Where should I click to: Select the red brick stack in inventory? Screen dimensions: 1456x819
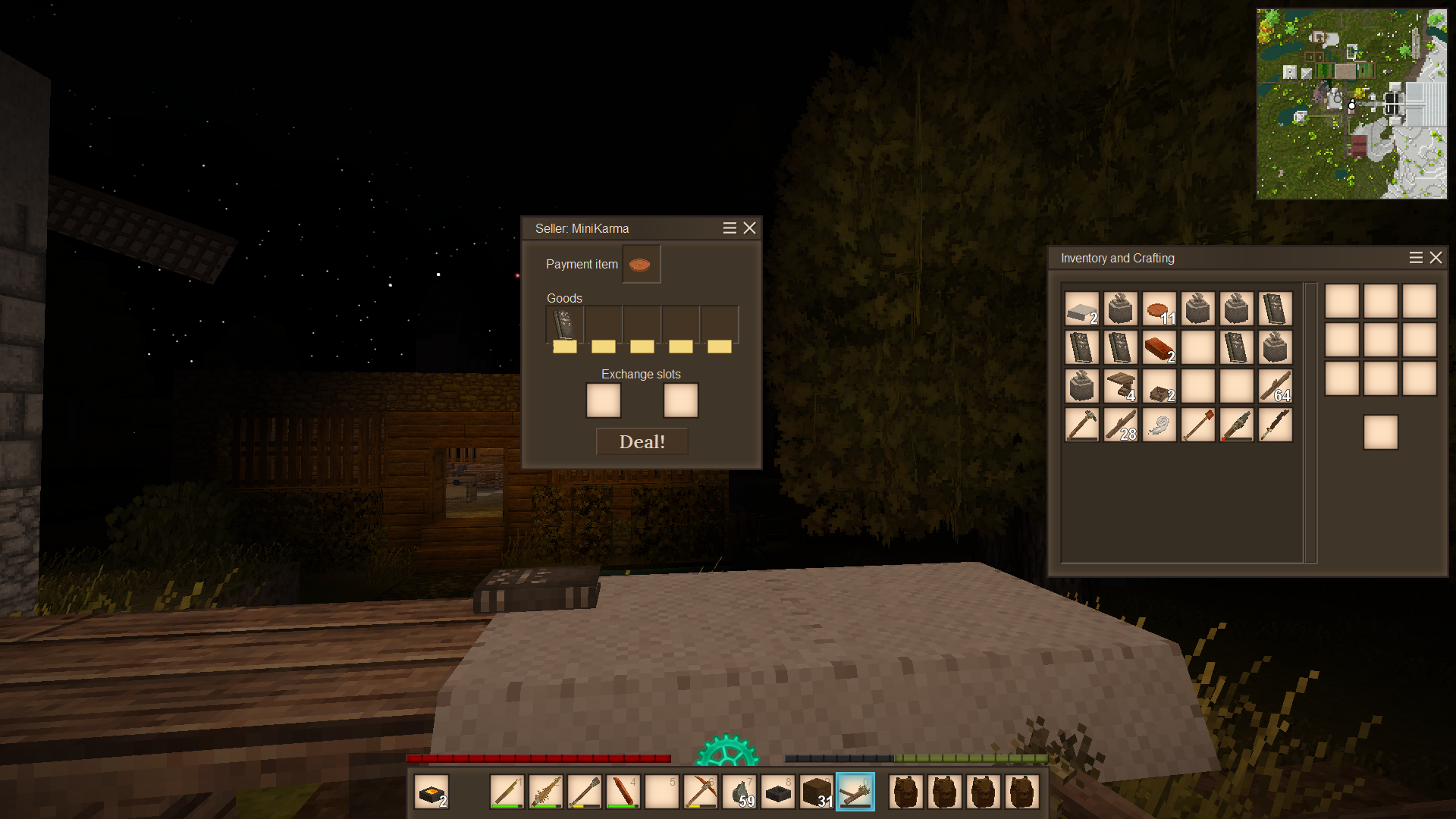(1159, 348)
